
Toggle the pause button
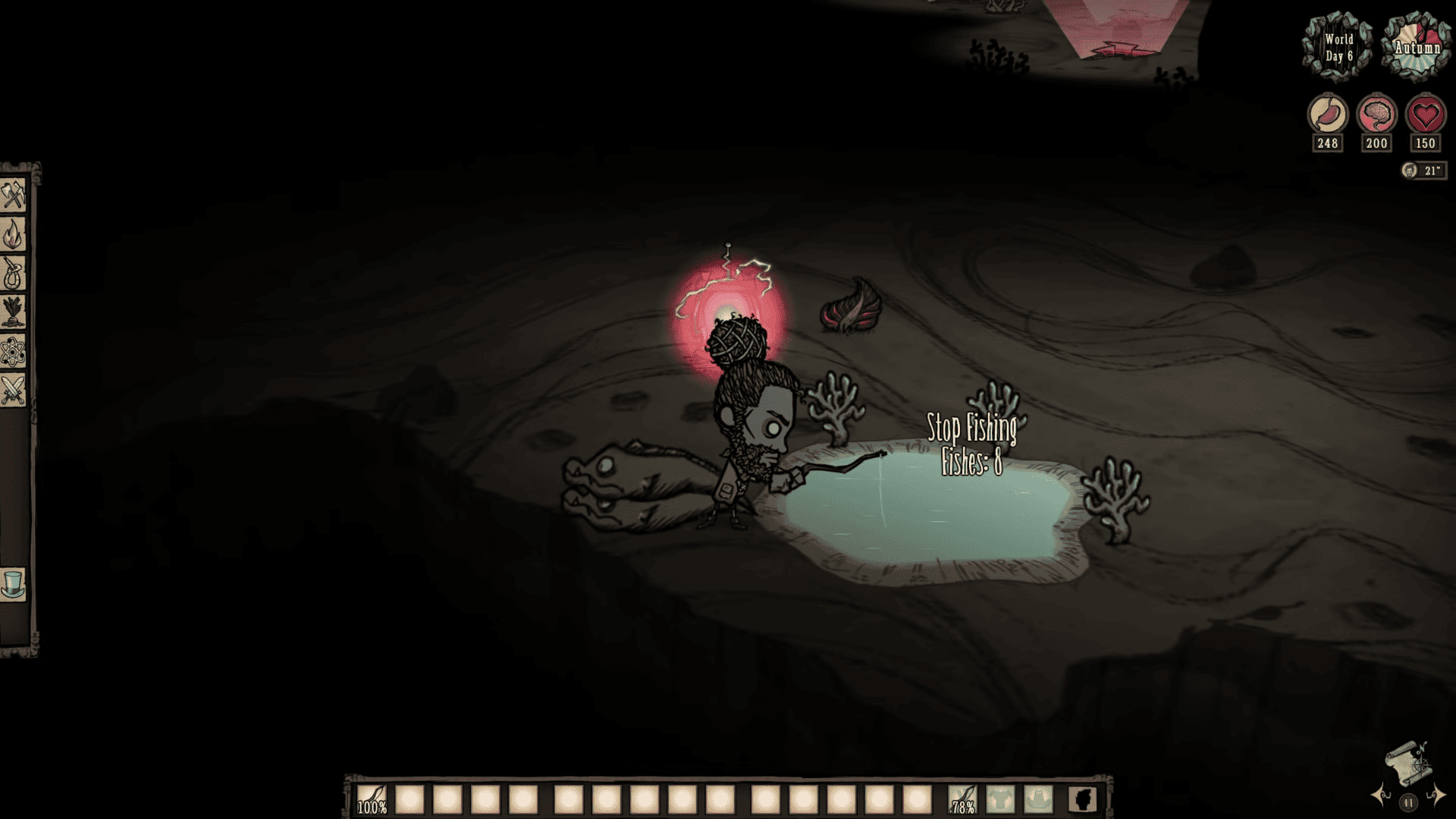point(1410,803)
